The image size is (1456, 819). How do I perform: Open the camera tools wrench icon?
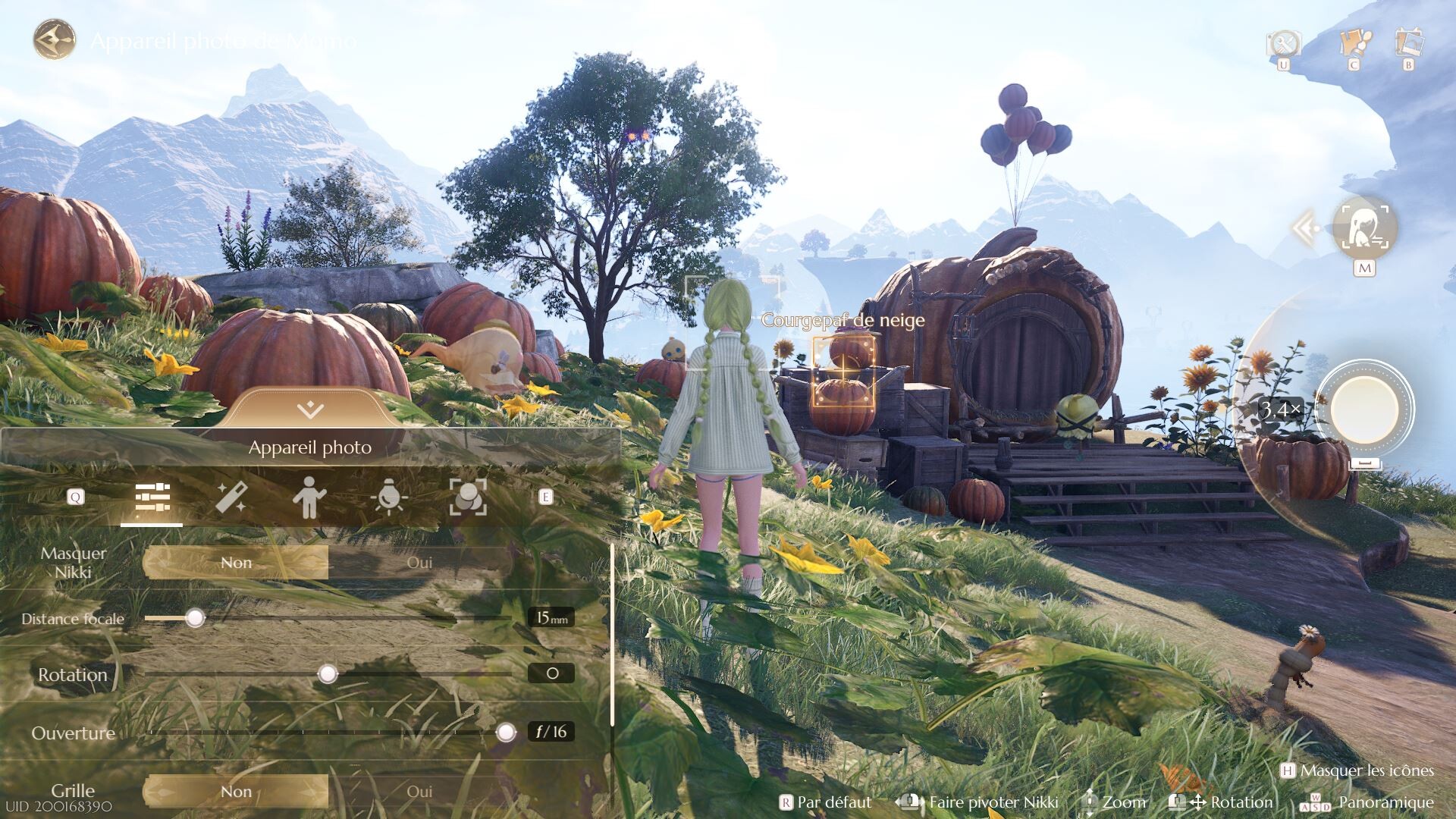[1283, 42]
